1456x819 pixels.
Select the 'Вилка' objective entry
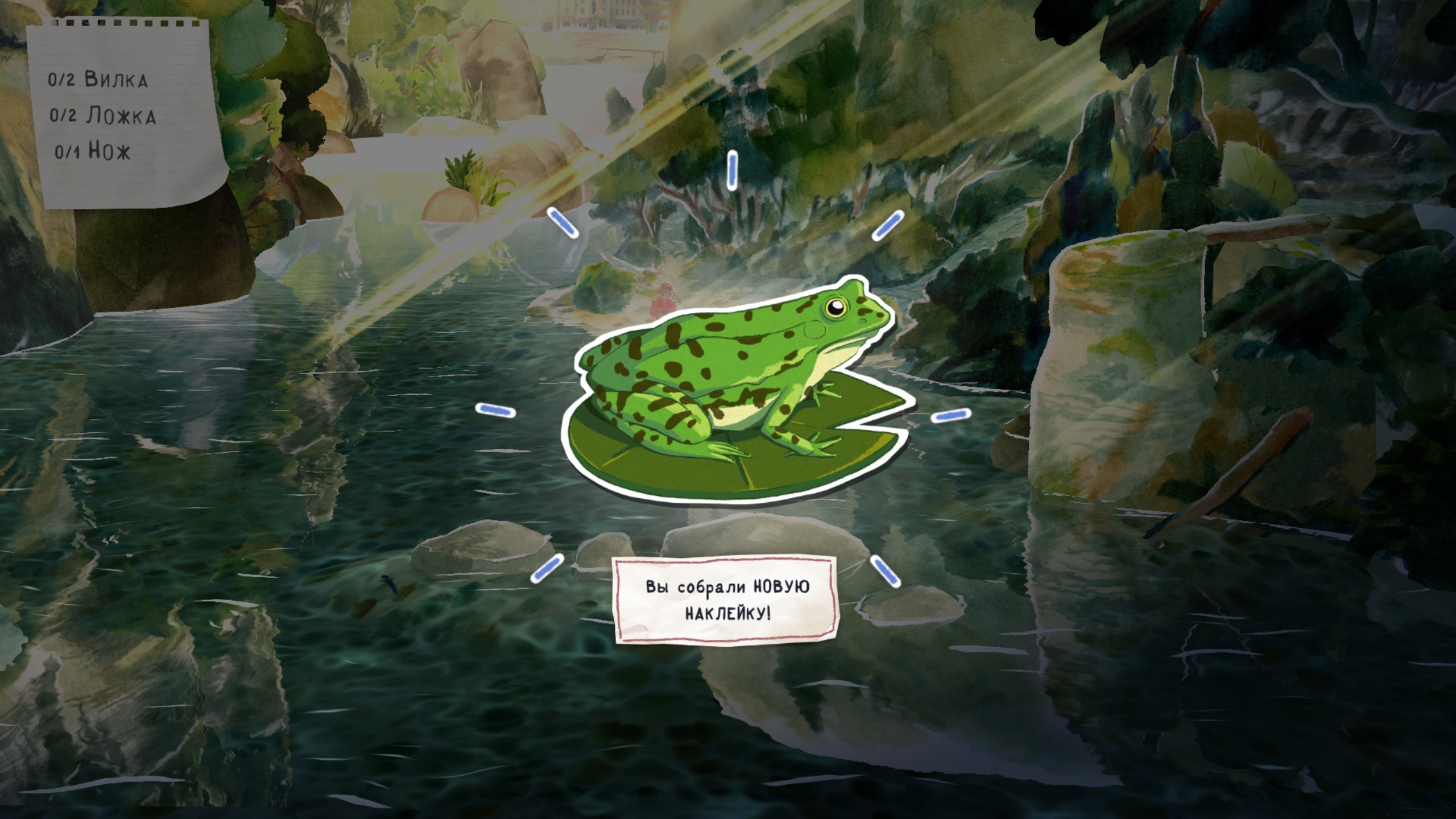pos(98,80)
